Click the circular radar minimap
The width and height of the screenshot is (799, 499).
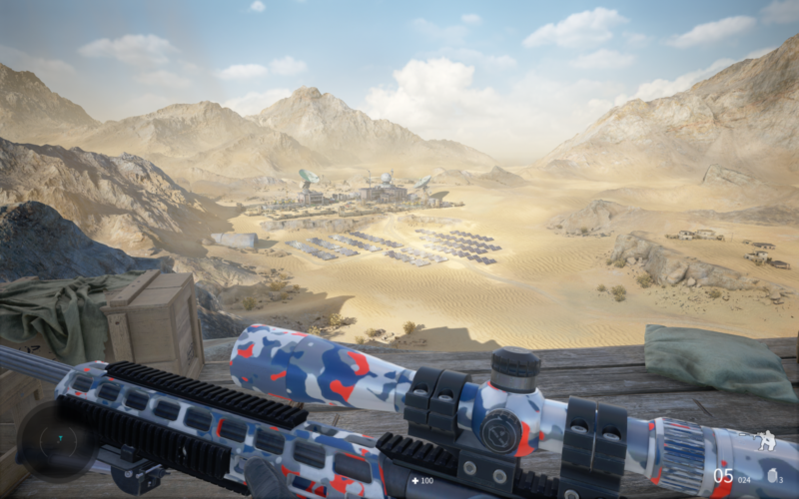coord(58,440)
